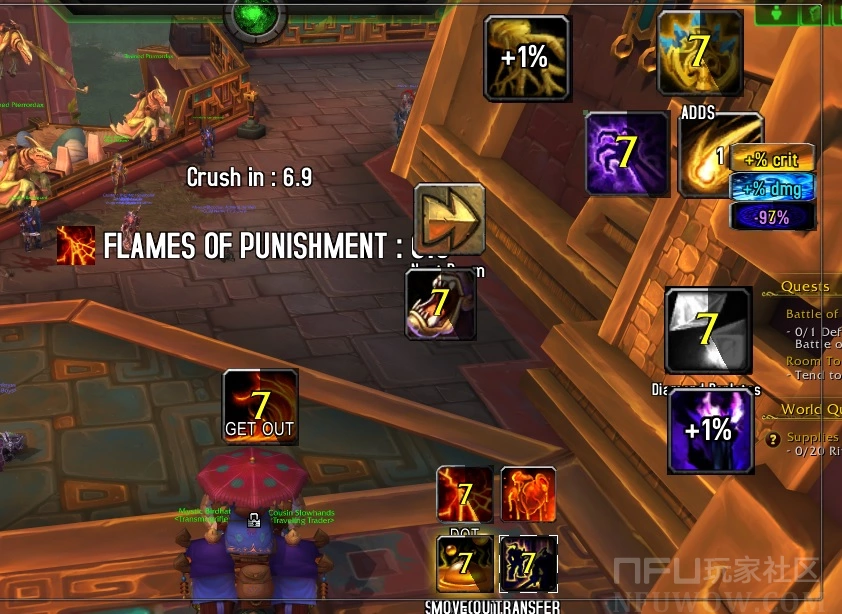
Task: Select the dark blue -97% bar
Action: point(773,216)
